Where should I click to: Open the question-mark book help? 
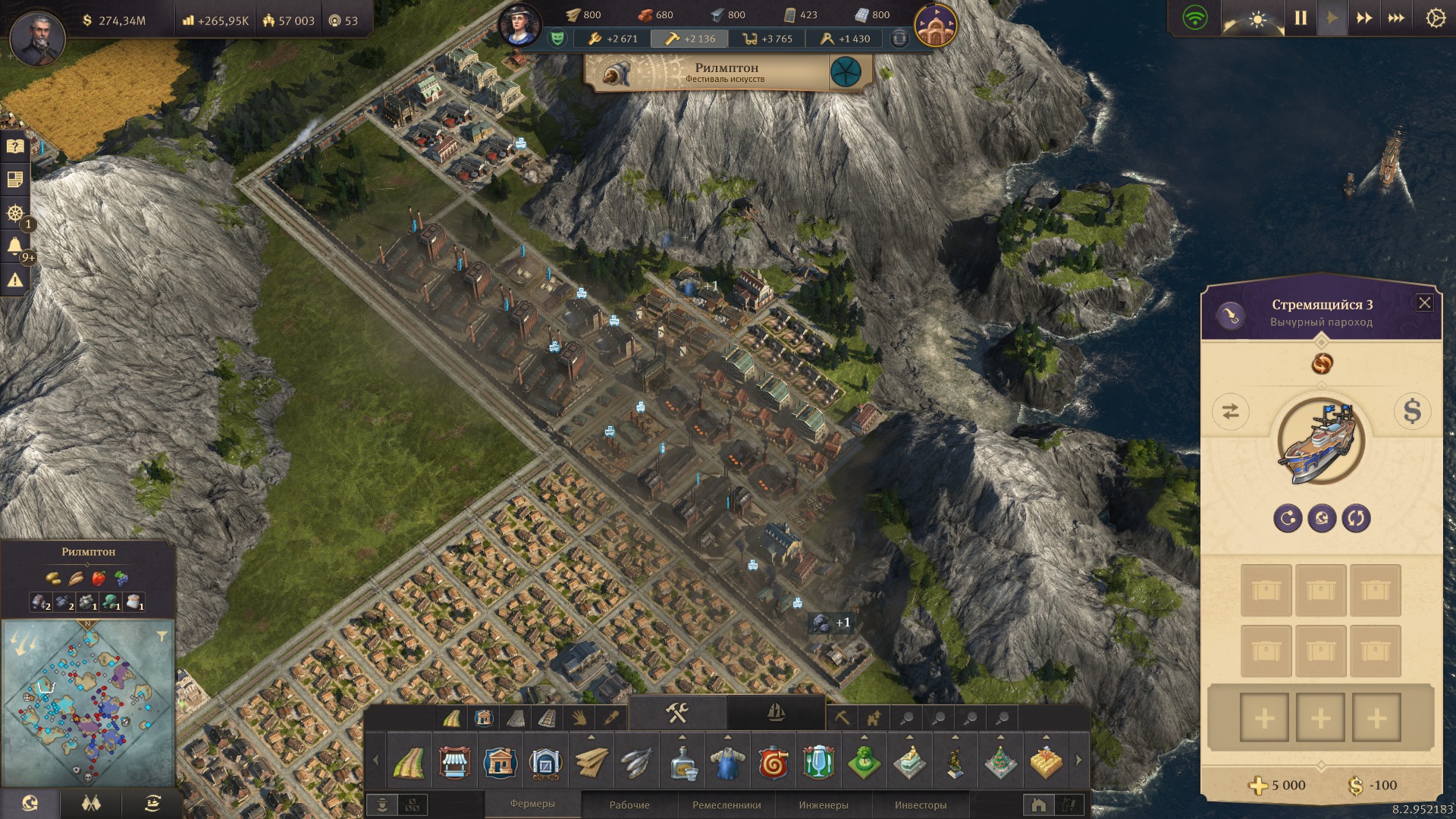click(x=15, y=146)
